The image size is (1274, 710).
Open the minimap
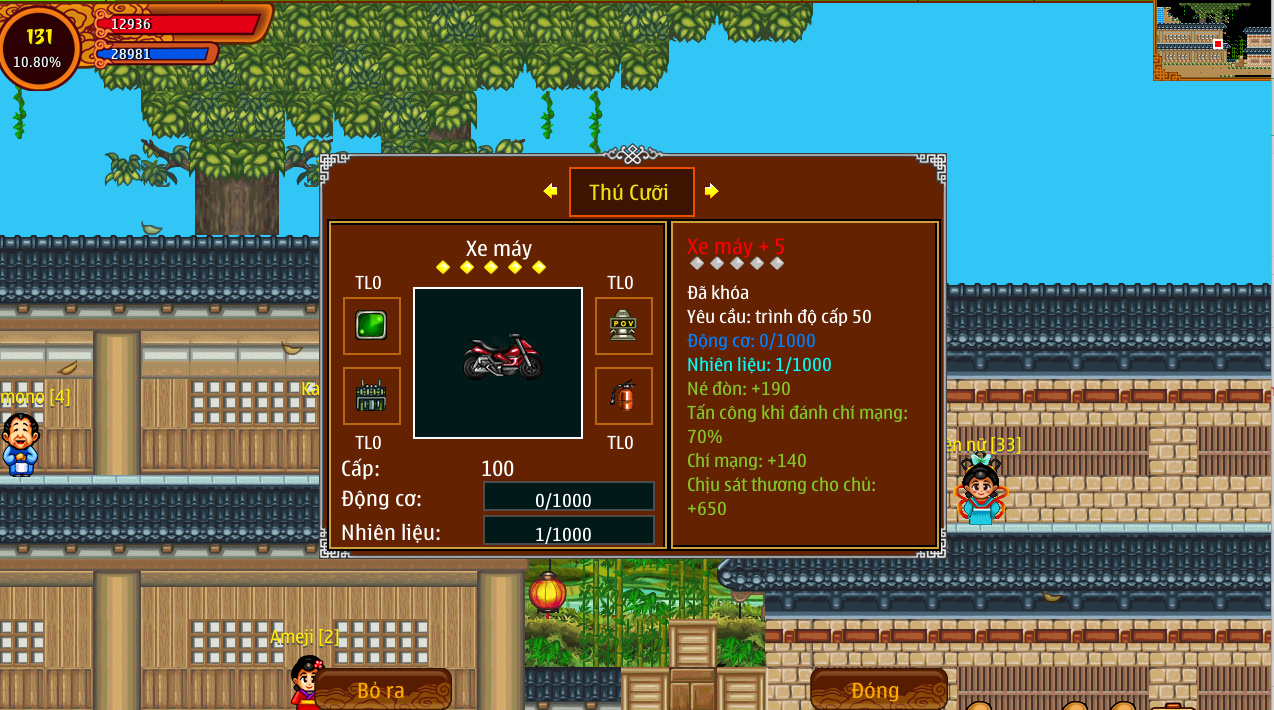coord(1213,40)
